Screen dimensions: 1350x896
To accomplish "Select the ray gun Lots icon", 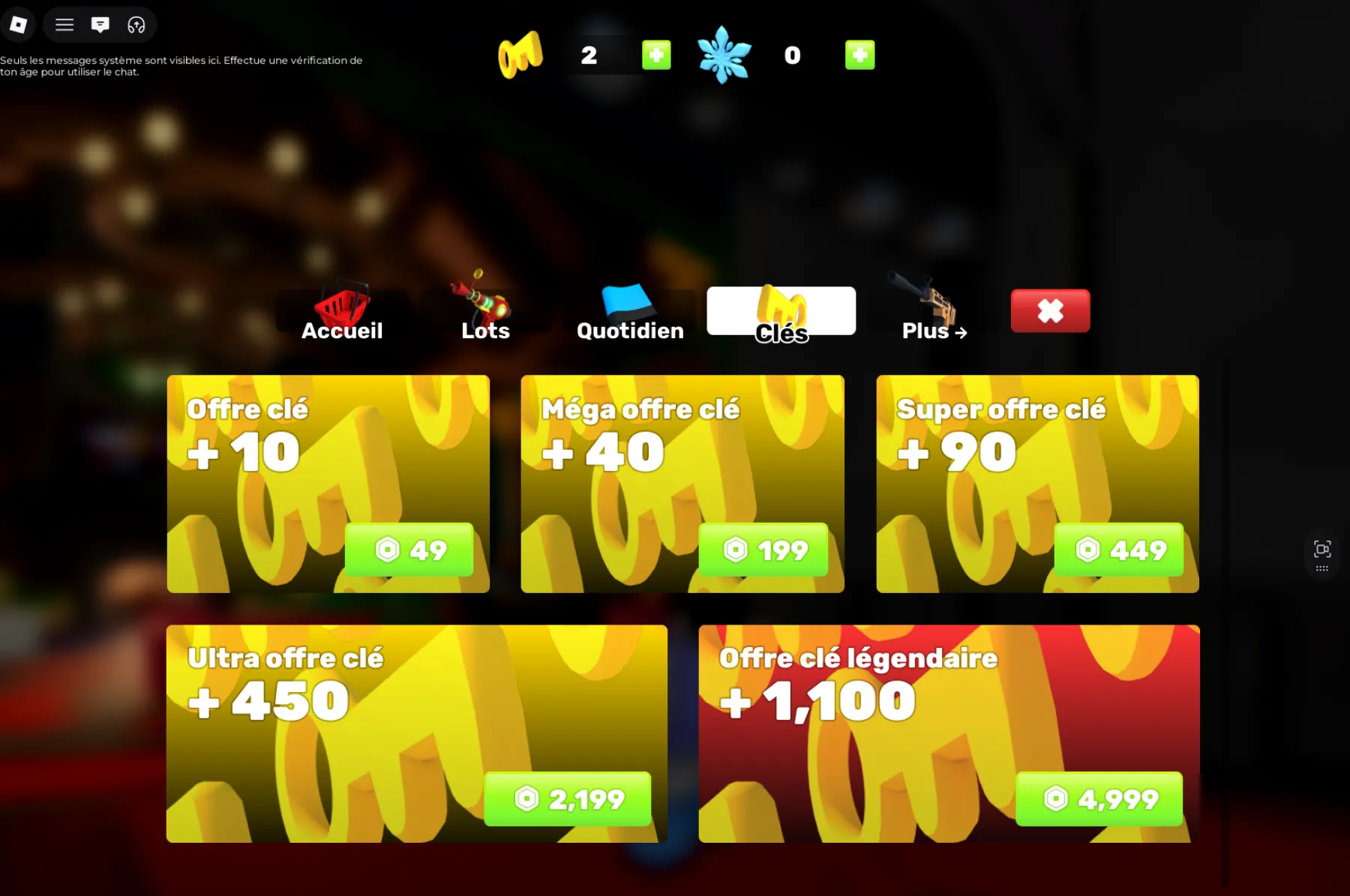I will click(x=484, y=300).
